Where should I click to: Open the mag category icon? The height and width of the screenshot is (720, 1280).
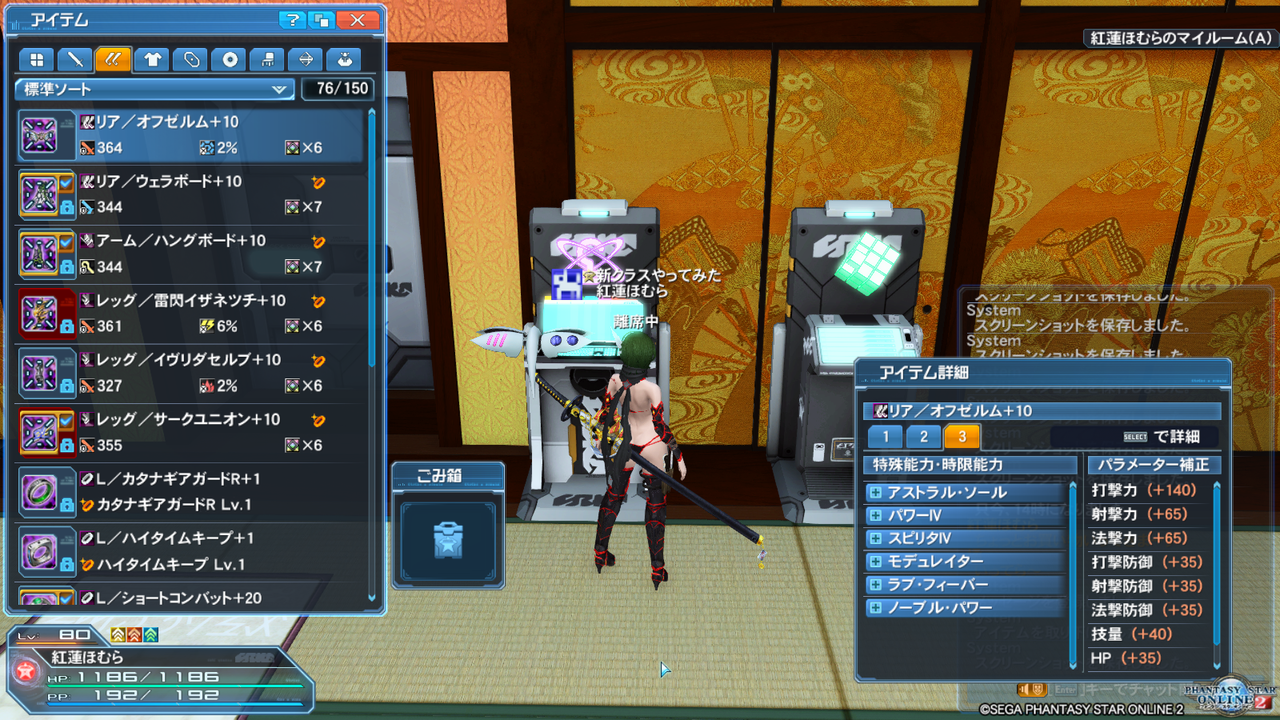click(344, 59)
